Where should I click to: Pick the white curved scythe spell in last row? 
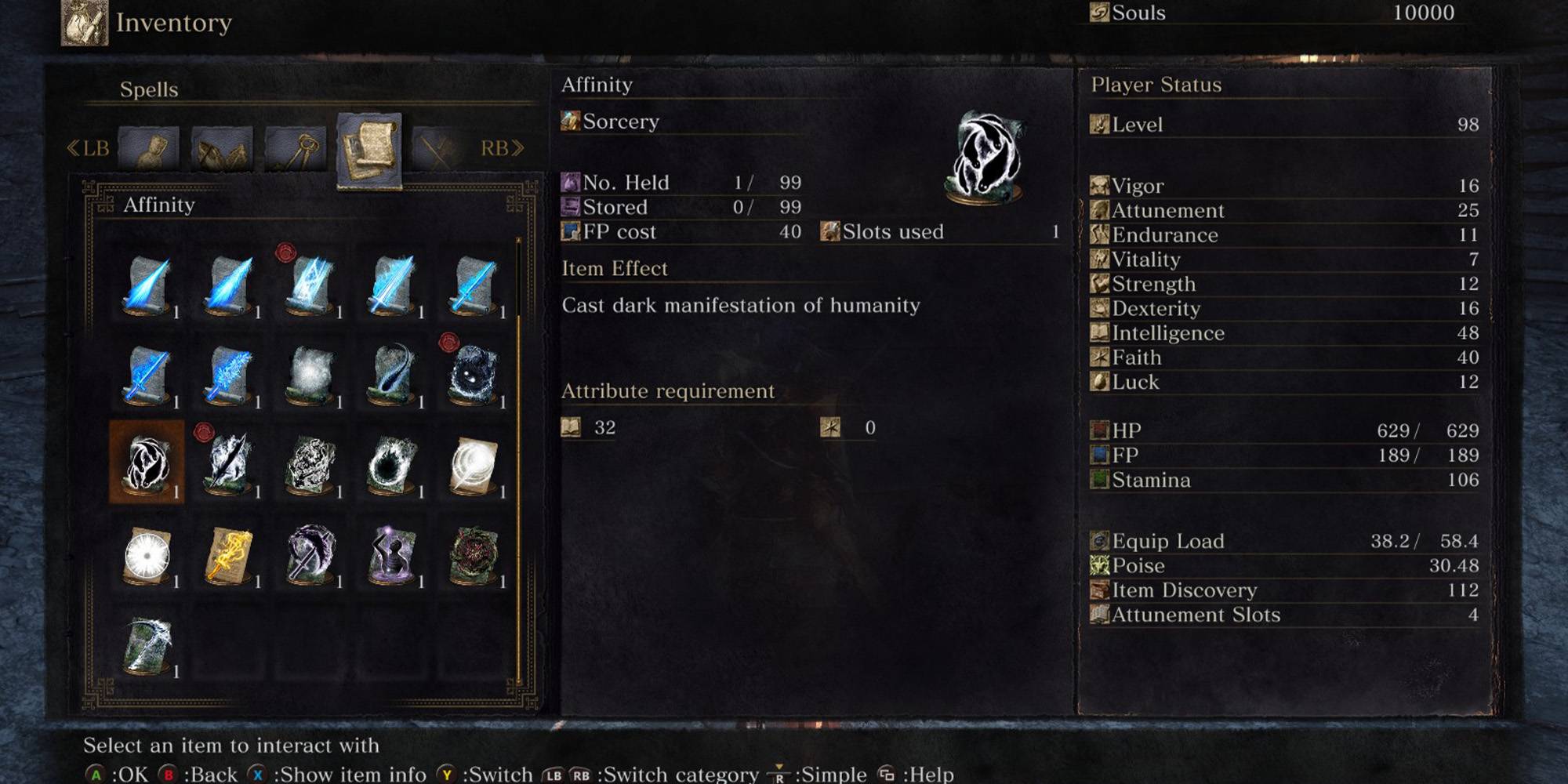(x=147, y=644)
